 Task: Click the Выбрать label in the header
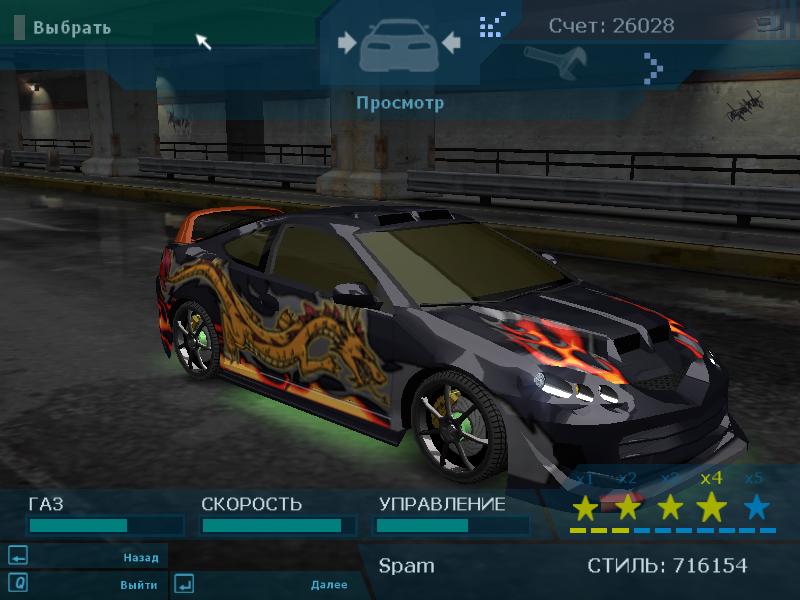(x=71, y=27)
